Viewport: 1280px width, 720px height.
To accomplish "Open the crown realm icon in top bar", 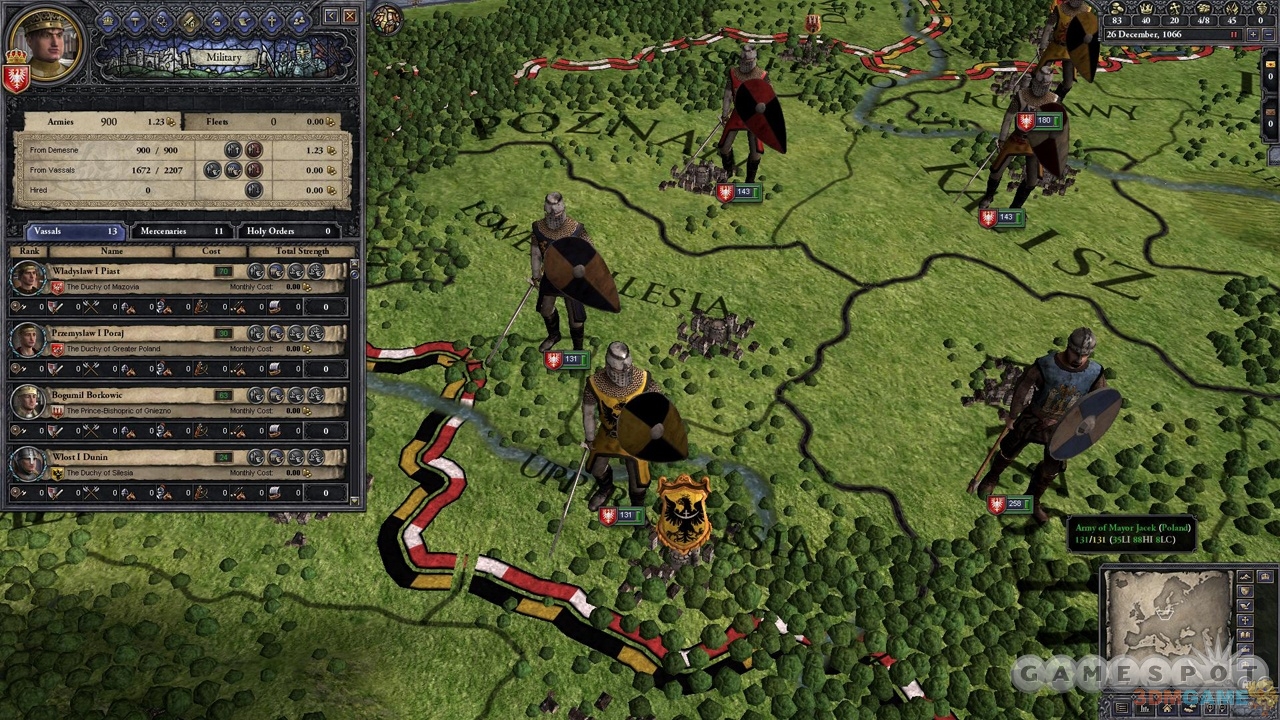I will (108, 20).
